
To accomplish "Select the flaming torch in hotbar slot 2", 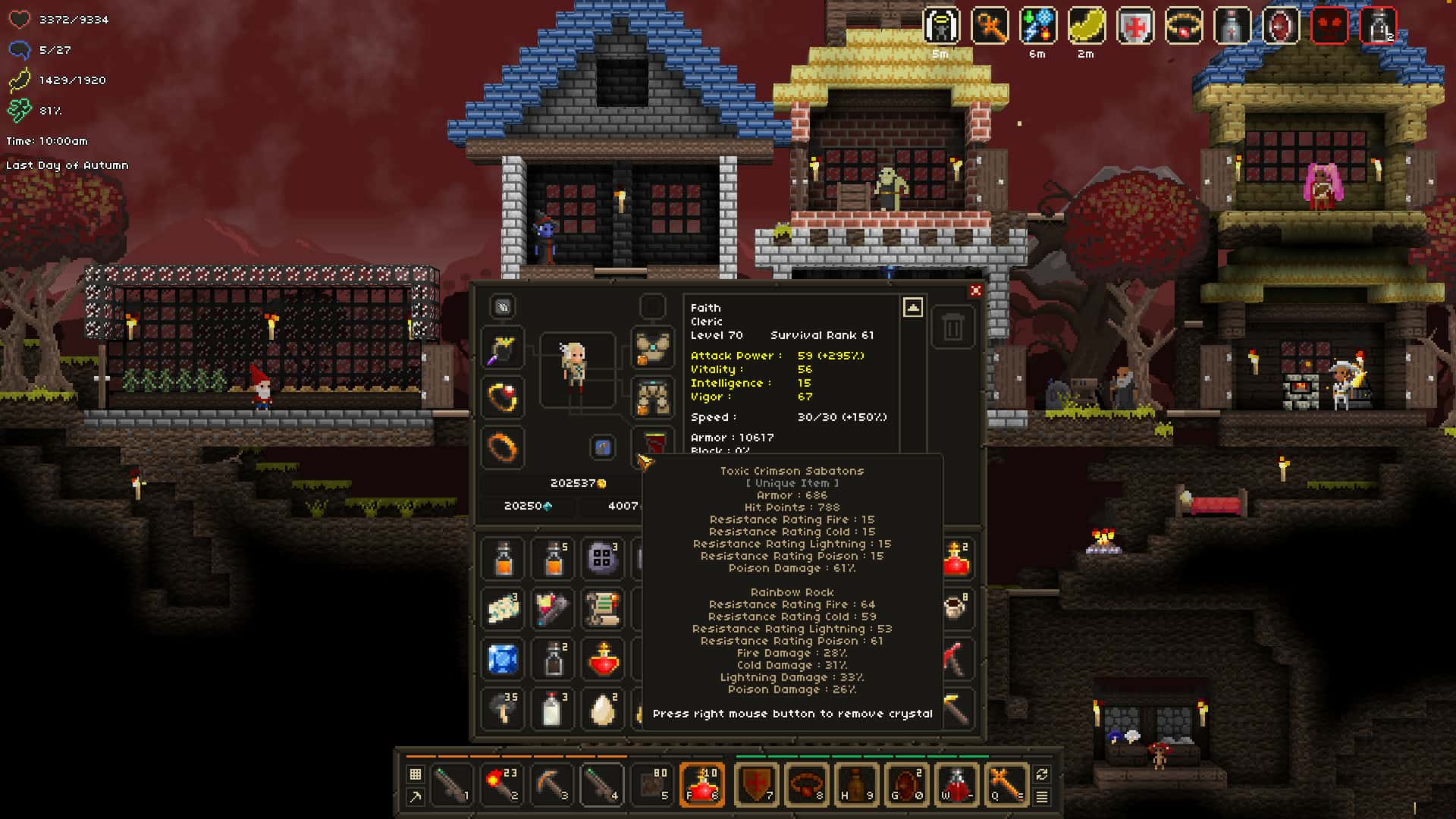I will (503, 785).
